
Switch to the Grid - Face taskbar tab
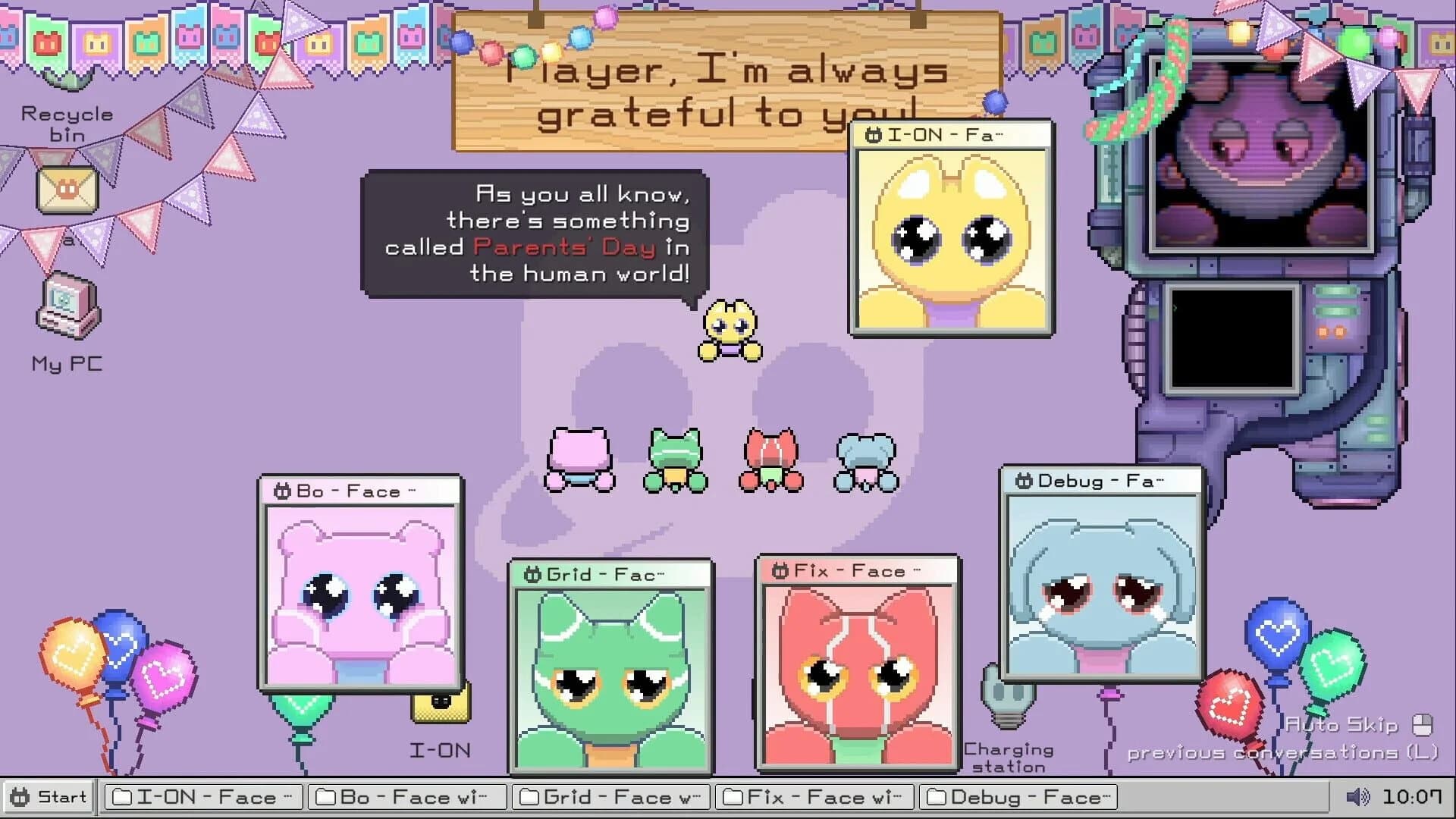(610, 797)
